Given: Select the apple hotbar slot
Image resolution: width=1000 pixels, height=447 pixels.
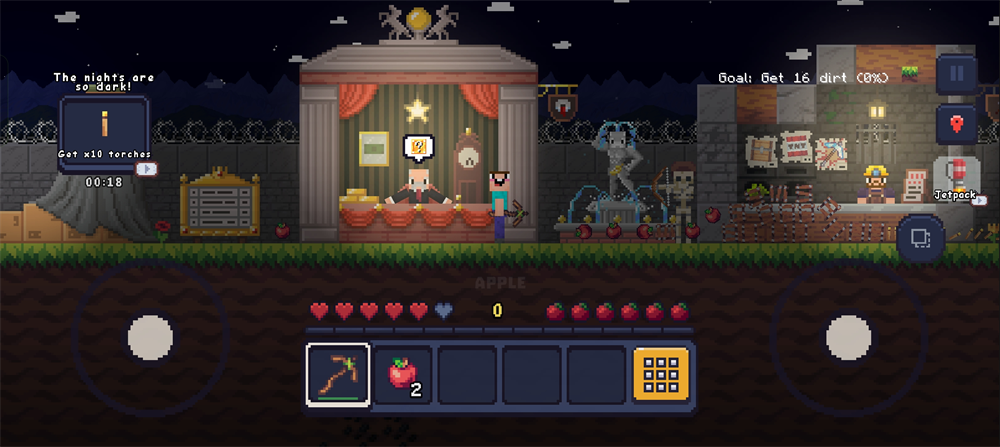Looking at the screenshot, I should coord(402,375).
